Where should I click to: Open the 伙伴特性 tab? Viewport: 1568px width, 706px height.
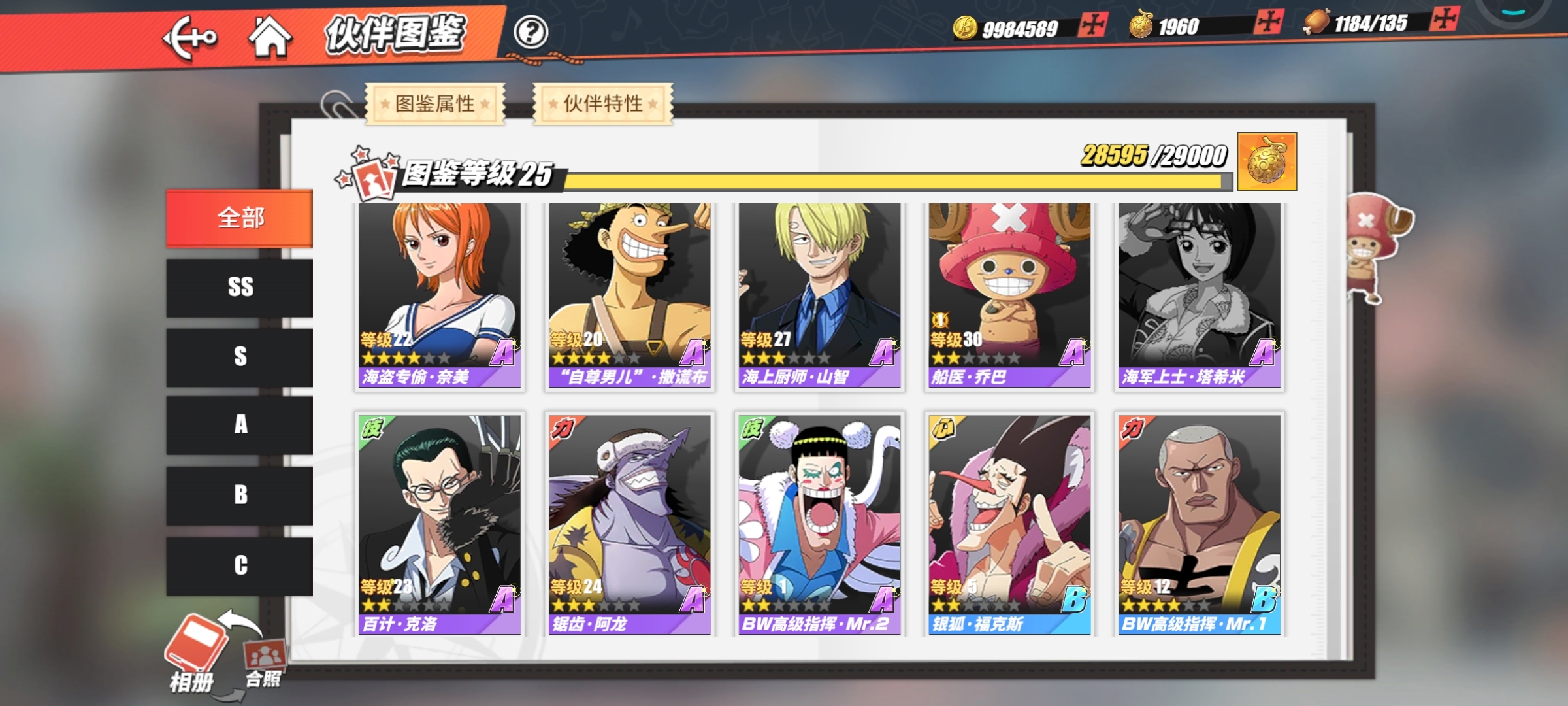pos(603,103)
